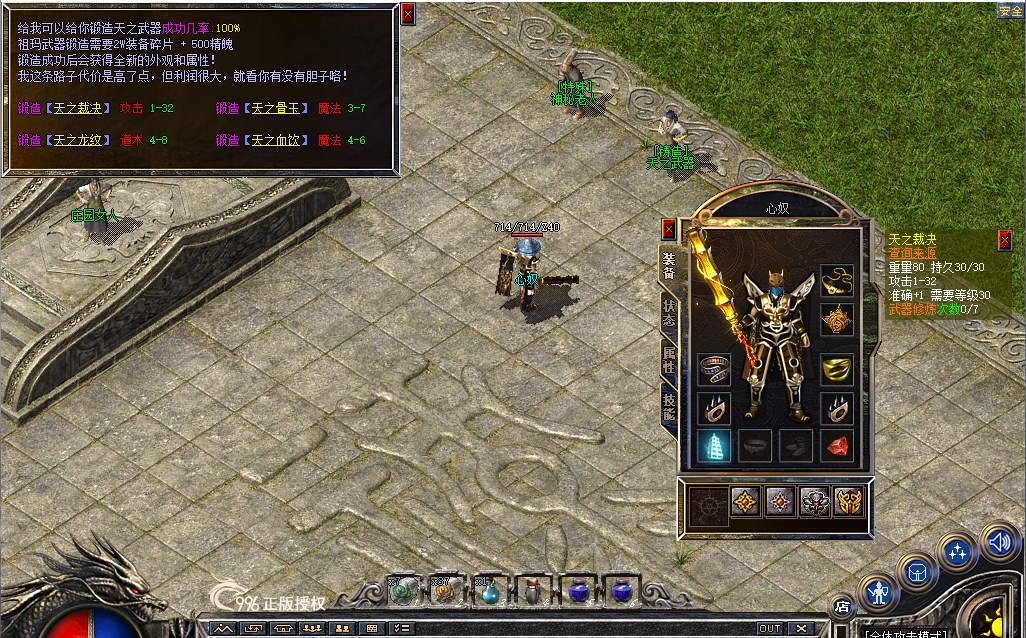Open the 查询来源 source lookup link
Viewport: 1026px width, 638px height.
coord(910,254)
